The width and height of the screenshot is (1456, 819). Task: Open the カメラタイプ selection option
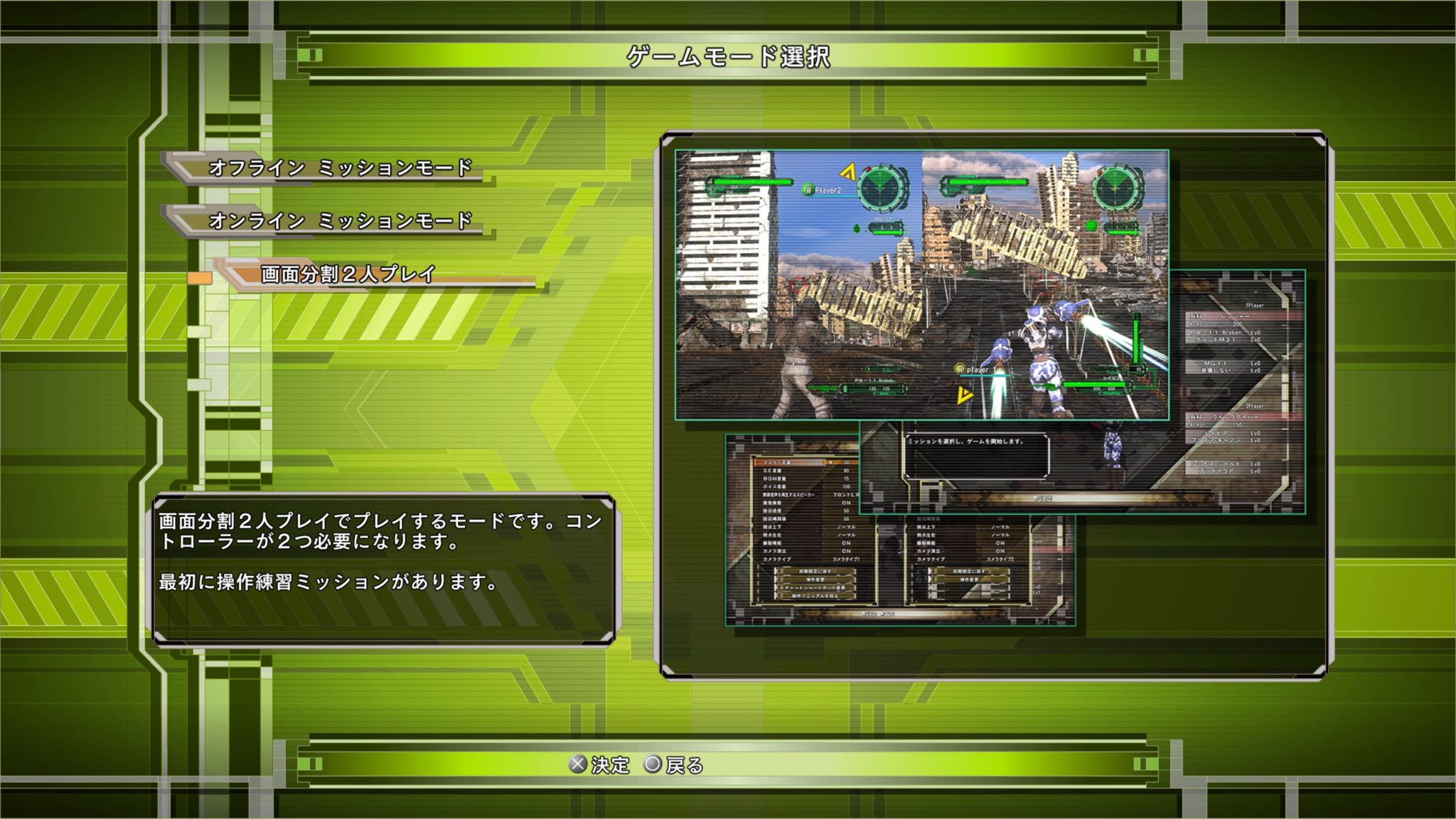coord(845,560)
